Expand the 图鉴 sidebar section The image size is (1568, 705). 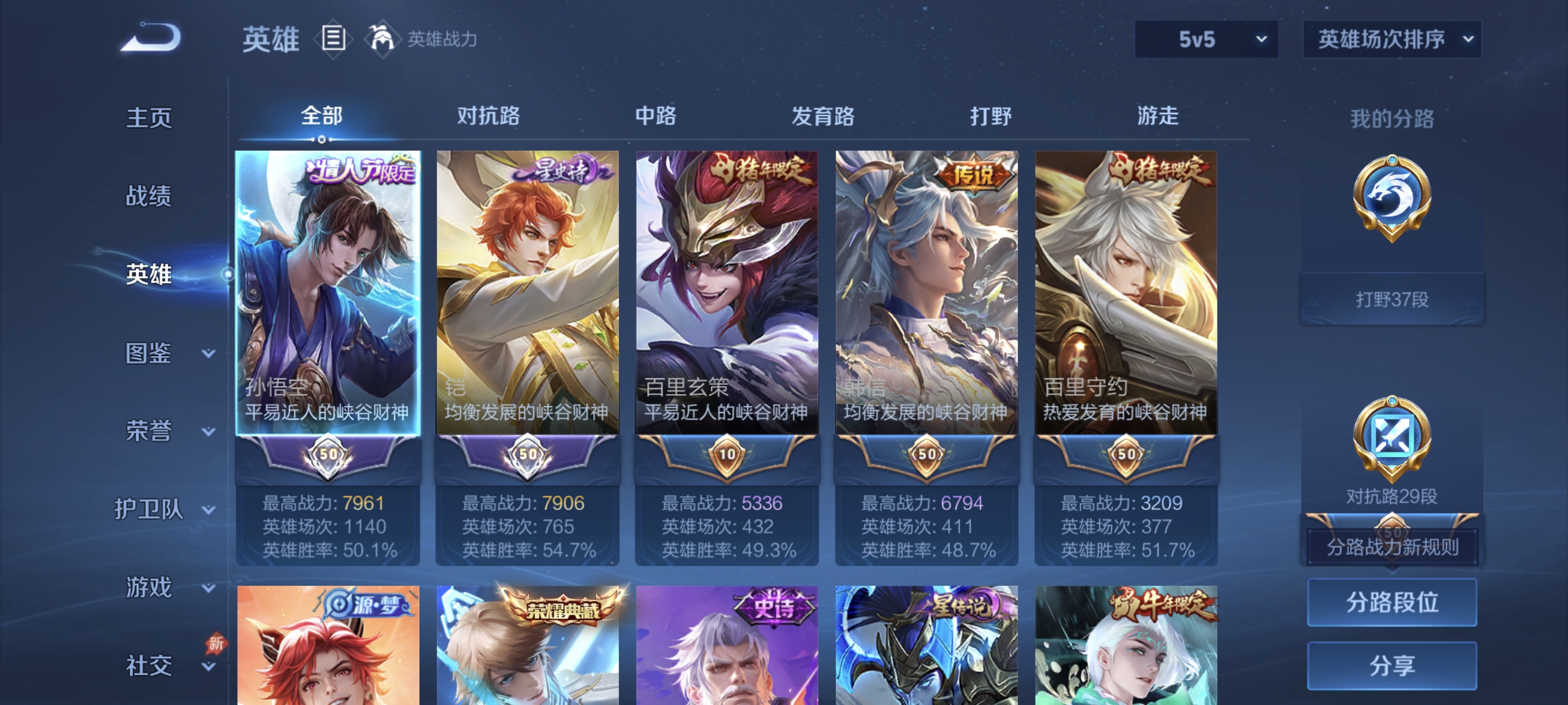click(149, 352)
